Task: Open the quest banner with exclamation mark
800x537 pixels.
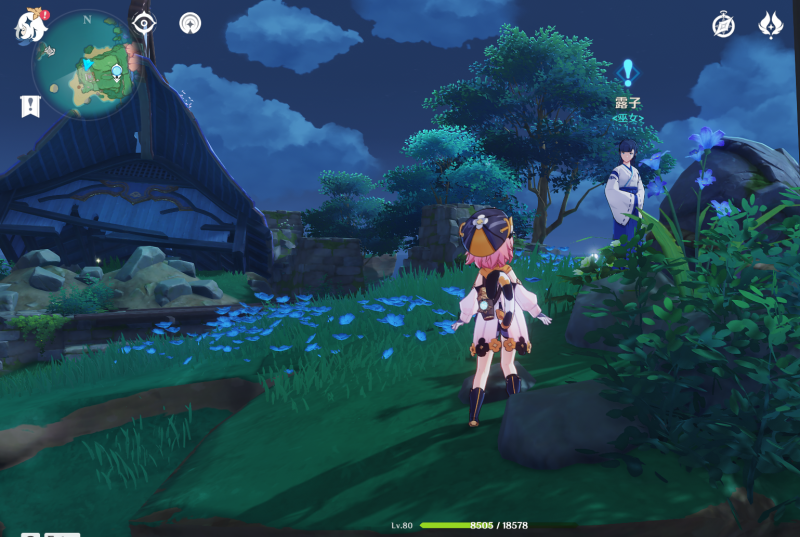Action: [30, 105]
